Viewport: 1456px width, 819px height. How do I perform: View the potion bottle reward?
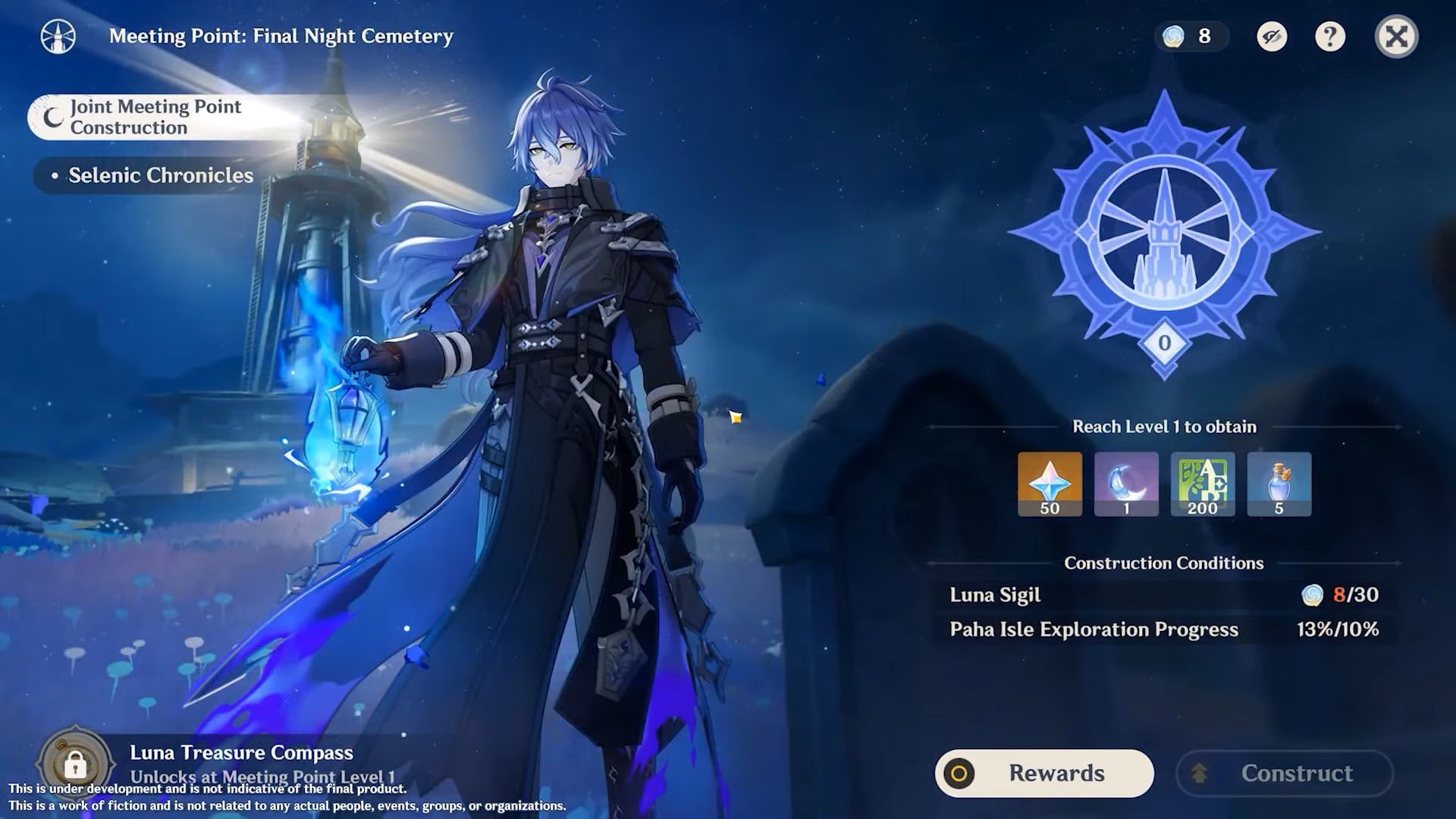coord(1279,484)
